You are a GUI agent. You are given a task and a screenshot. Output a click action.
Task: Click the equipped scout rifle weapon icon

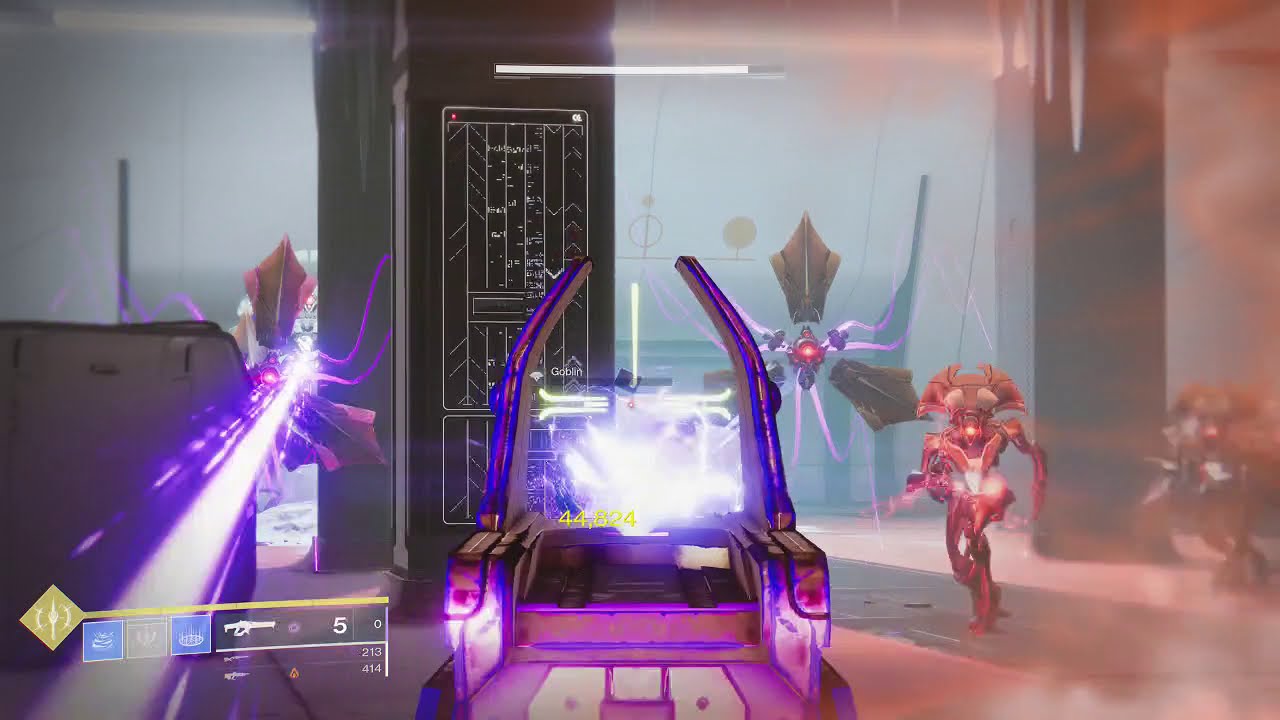click(250, 627)
